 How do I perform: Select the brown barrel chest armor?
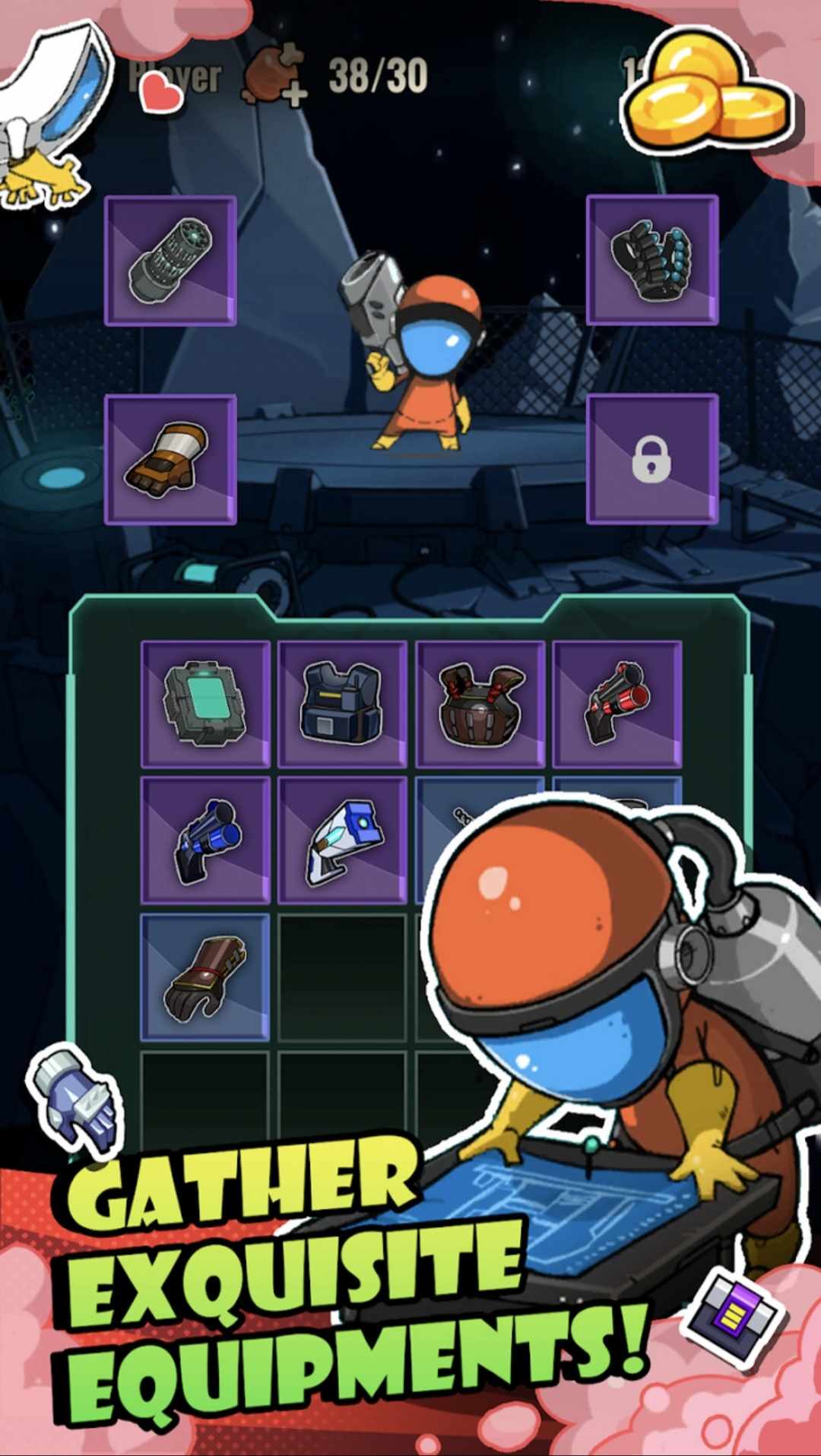(480, 704)
